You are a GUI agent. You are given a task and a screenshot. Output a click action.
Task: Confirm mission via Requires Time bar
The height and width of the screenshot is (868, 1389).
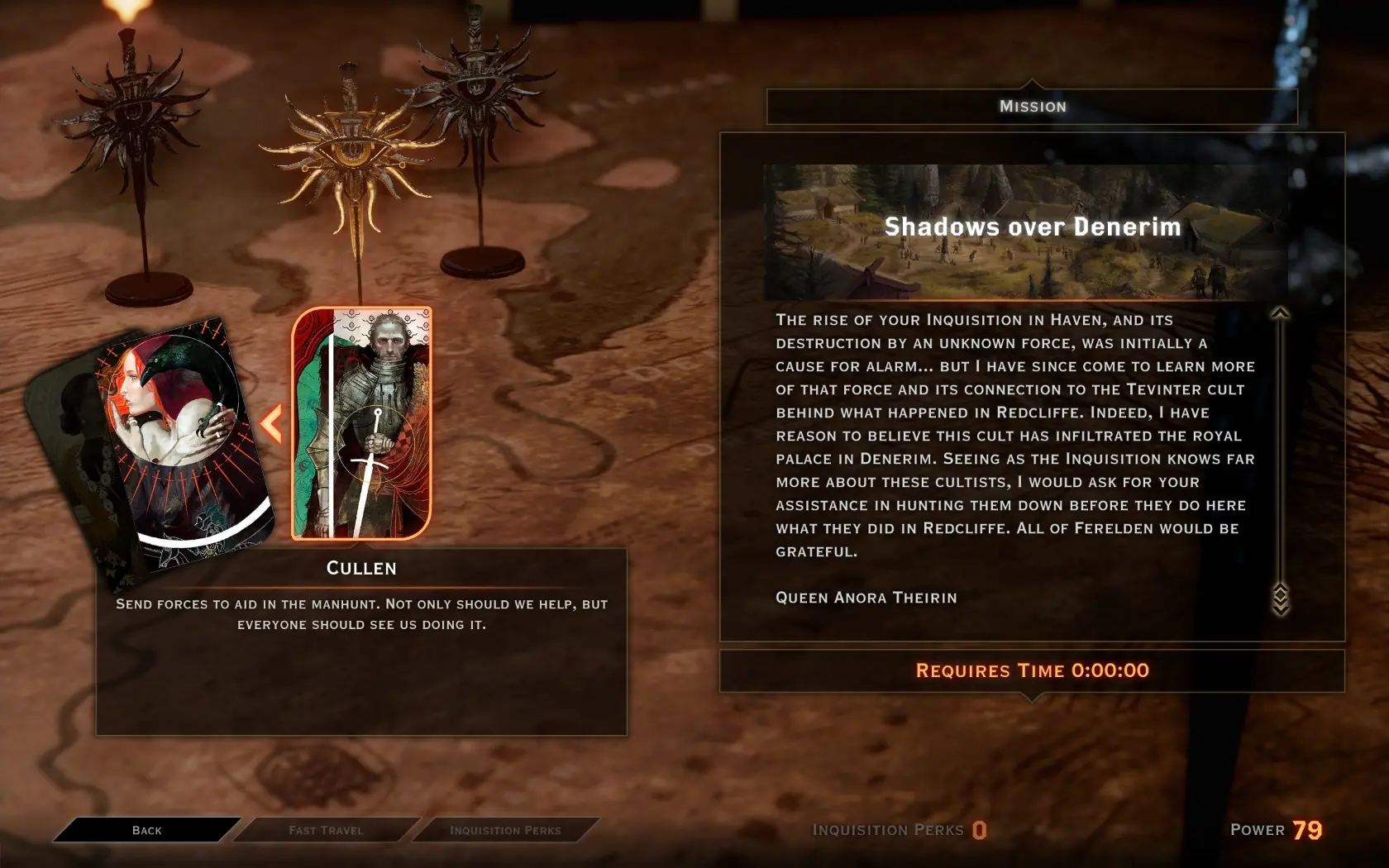1032,670
